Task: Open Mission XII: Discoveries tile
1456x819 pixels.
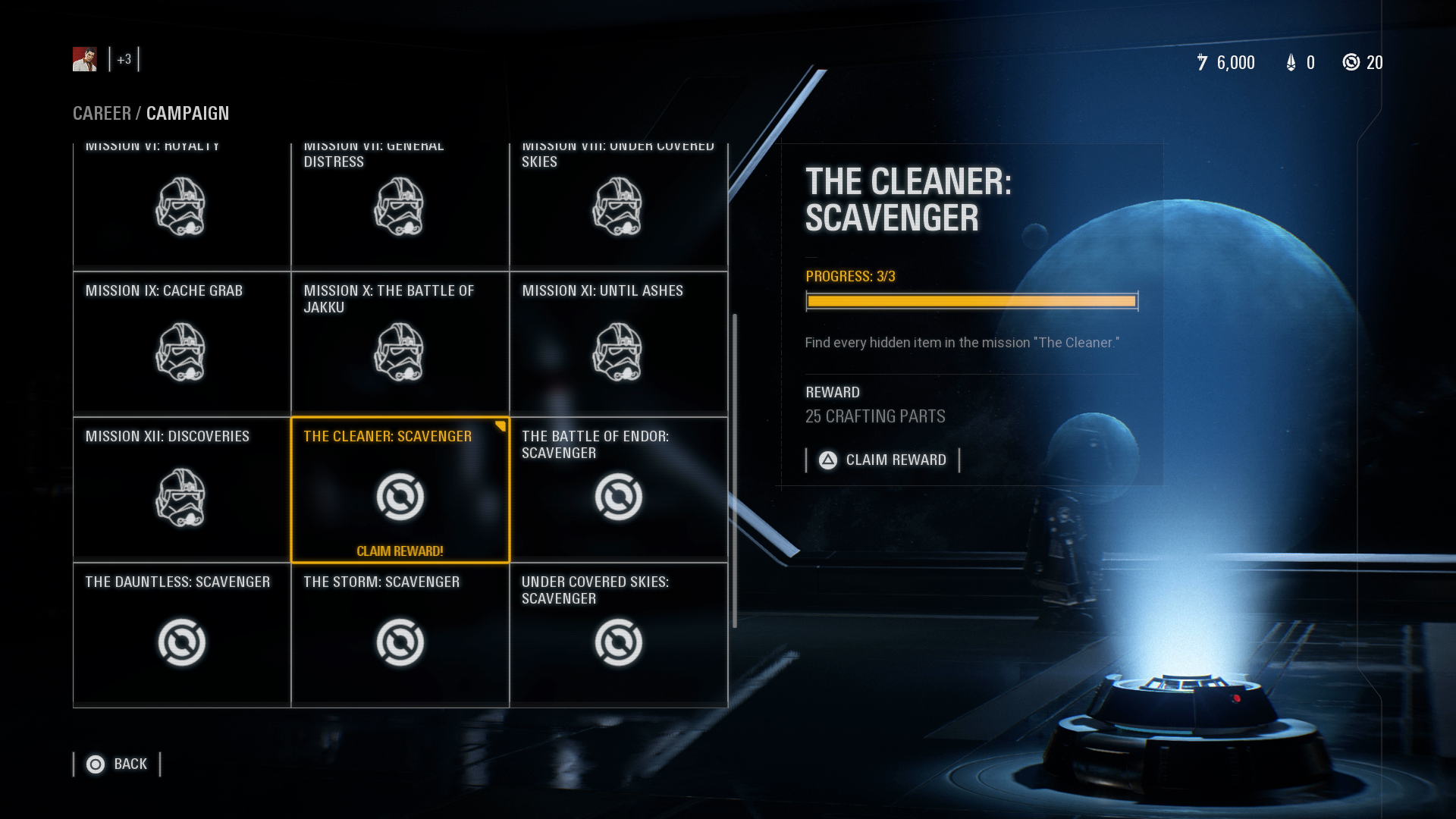Action: pyautogui.click(x=182, y=489)
